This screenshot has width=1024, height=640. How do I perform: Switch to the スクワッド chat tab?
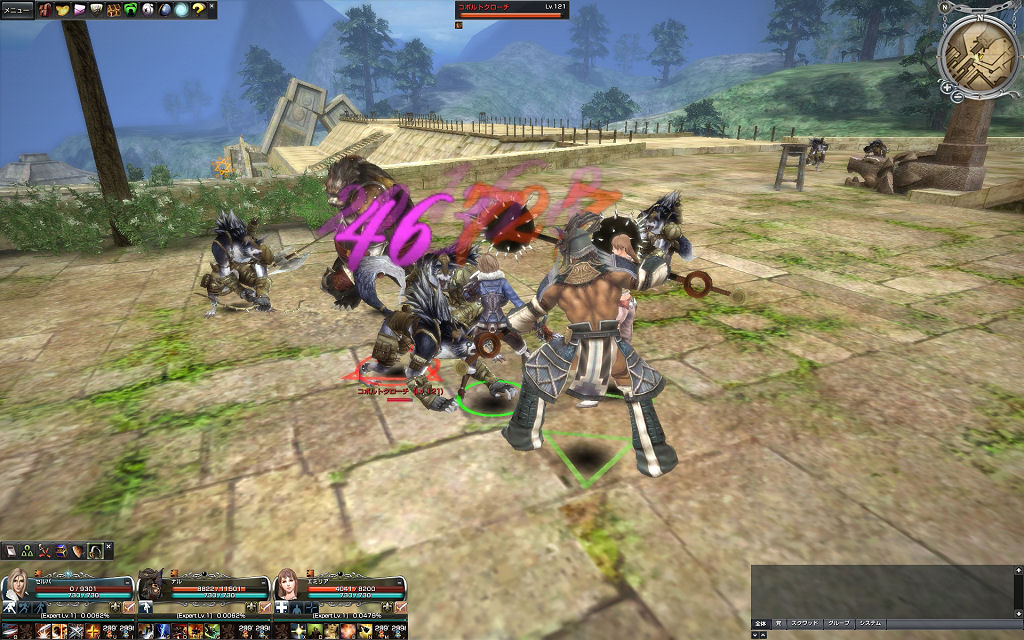(x=804, y=623)
